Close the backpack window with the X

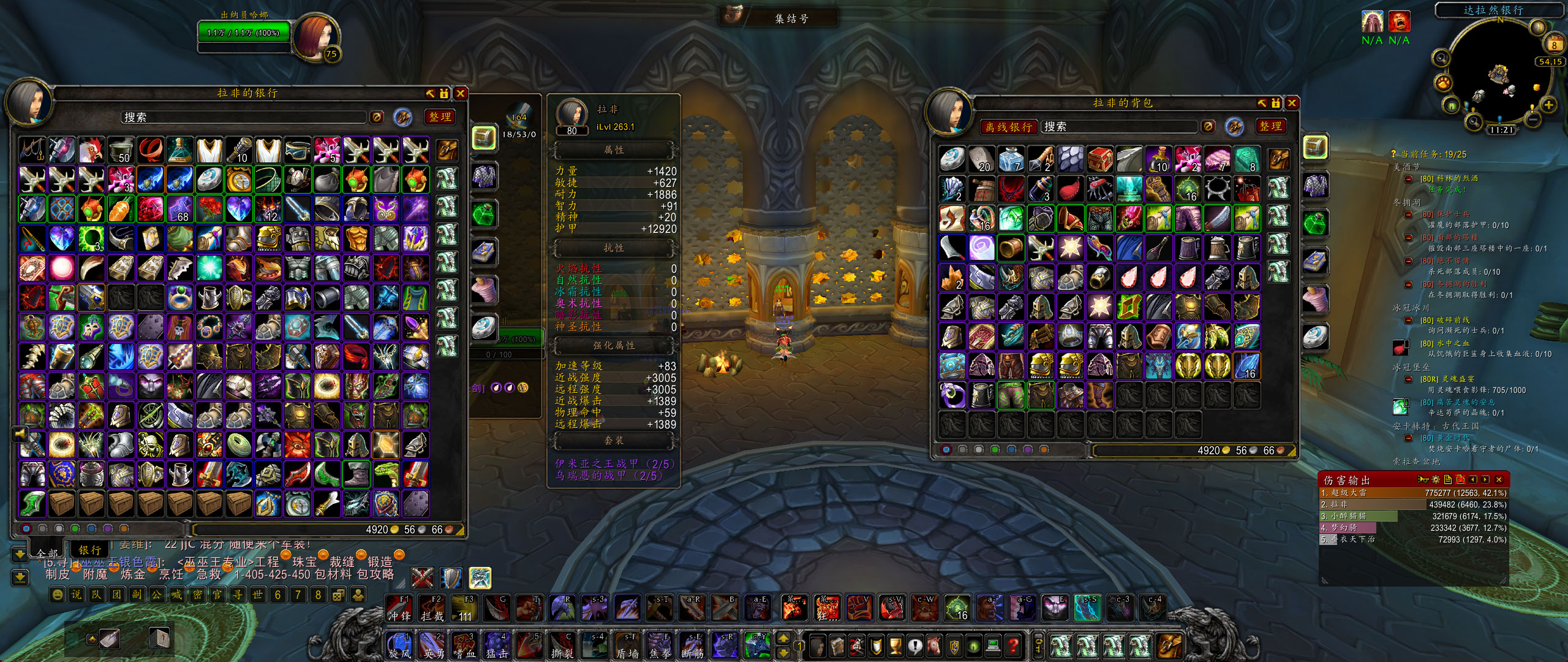click(1292, 103)
